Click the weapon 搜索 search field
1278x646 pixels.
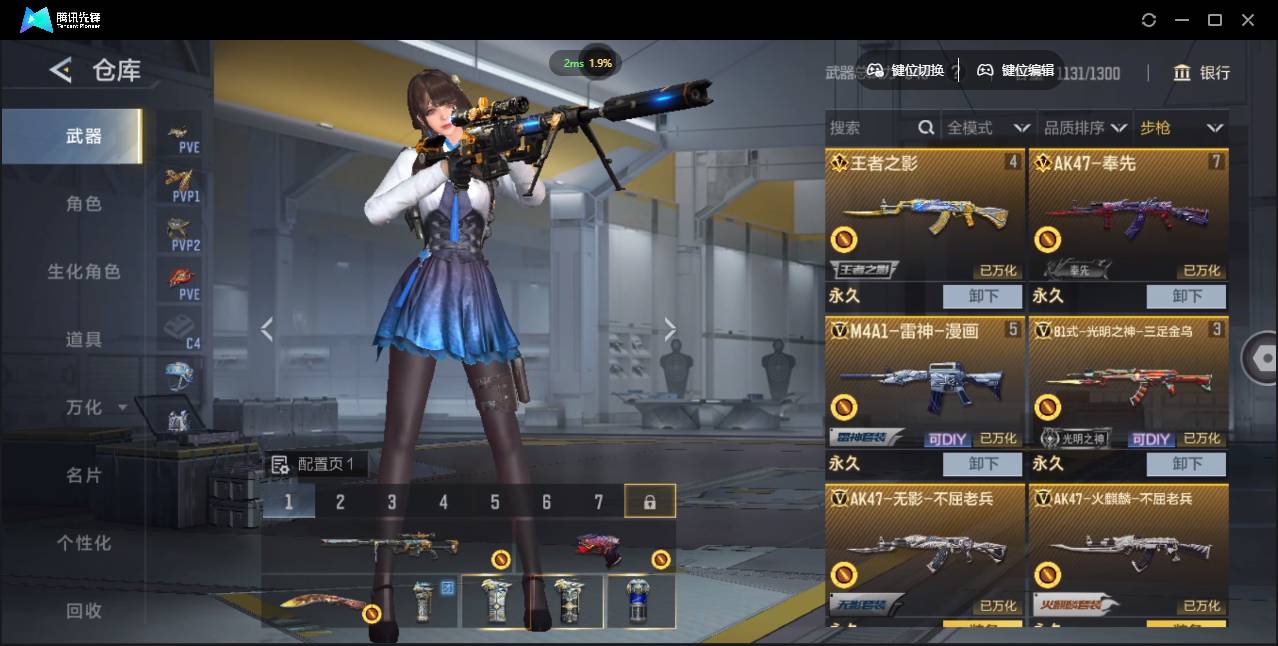[x=870, y=128]
